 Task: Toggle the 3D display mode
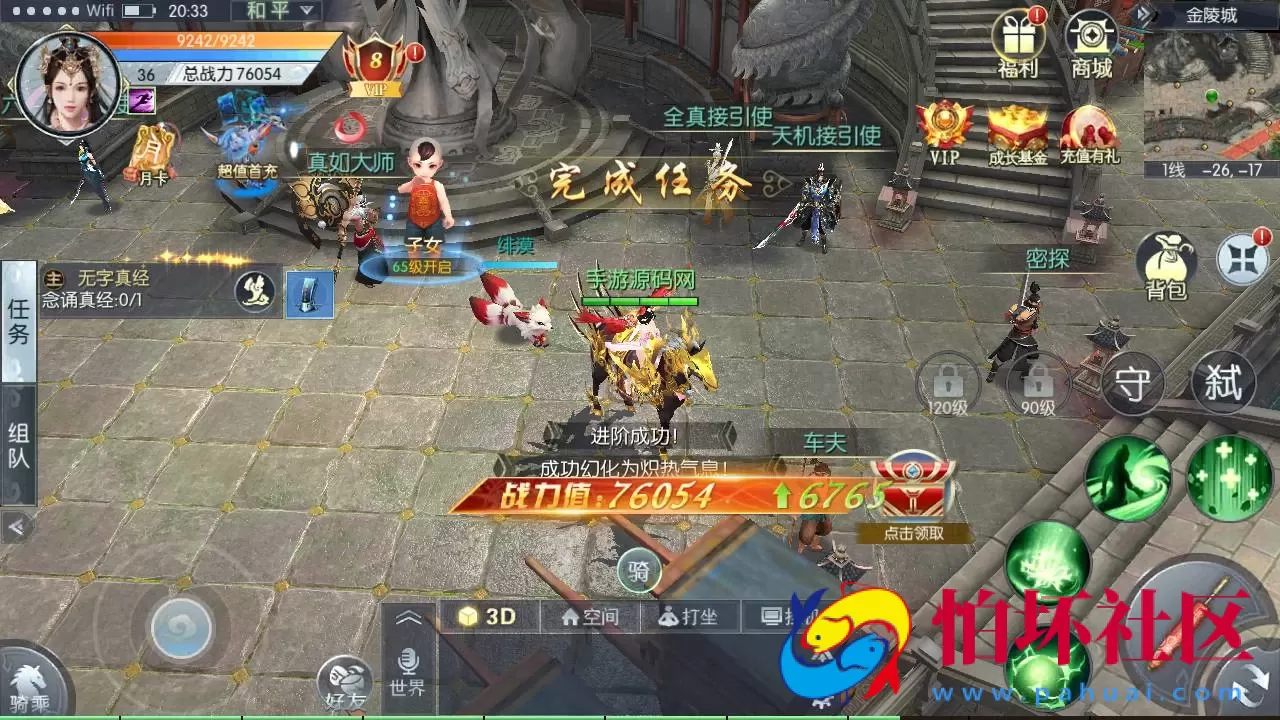489,616
